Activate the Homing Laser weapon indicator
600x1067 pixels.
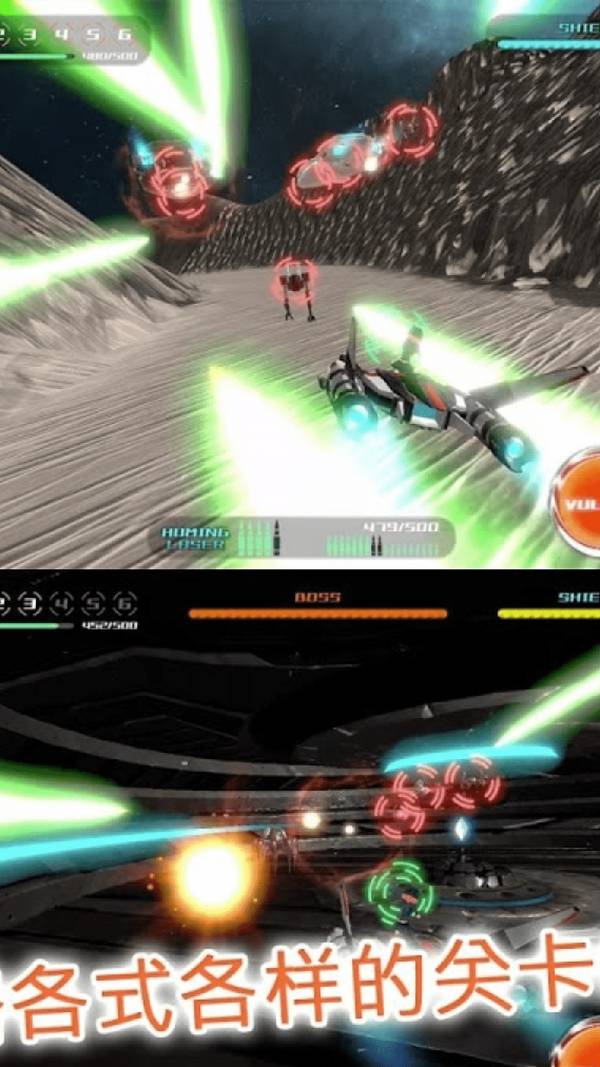[196, 538]
